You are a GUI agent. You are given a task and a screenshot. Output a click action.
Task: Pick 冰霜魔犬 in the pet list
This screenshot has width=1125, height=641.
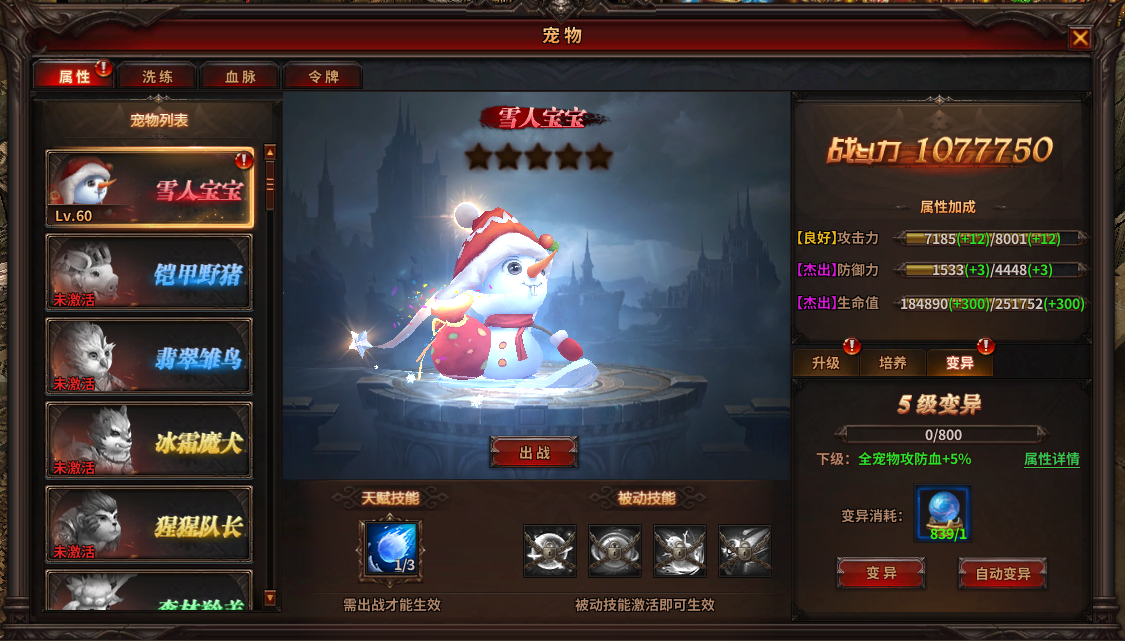150,440
